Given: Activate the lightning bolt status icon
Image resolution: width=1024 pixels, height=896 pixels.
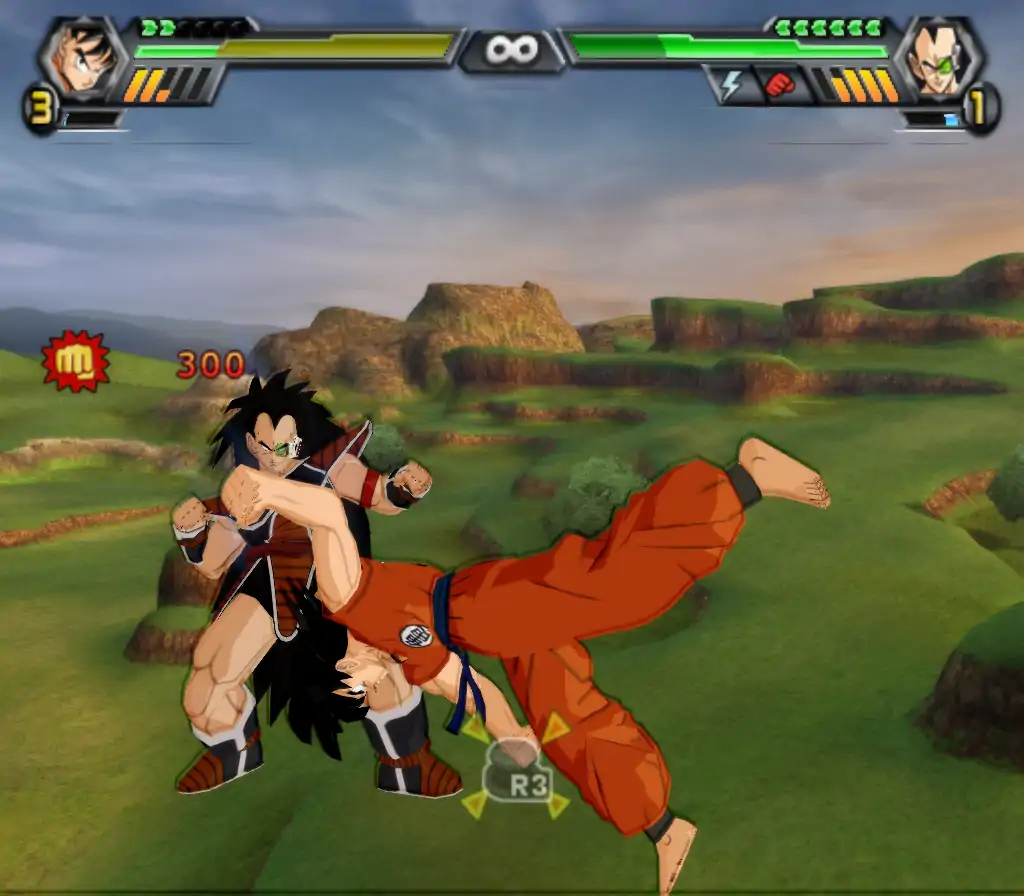Looking at the screenshot, I should pos(730,85).
